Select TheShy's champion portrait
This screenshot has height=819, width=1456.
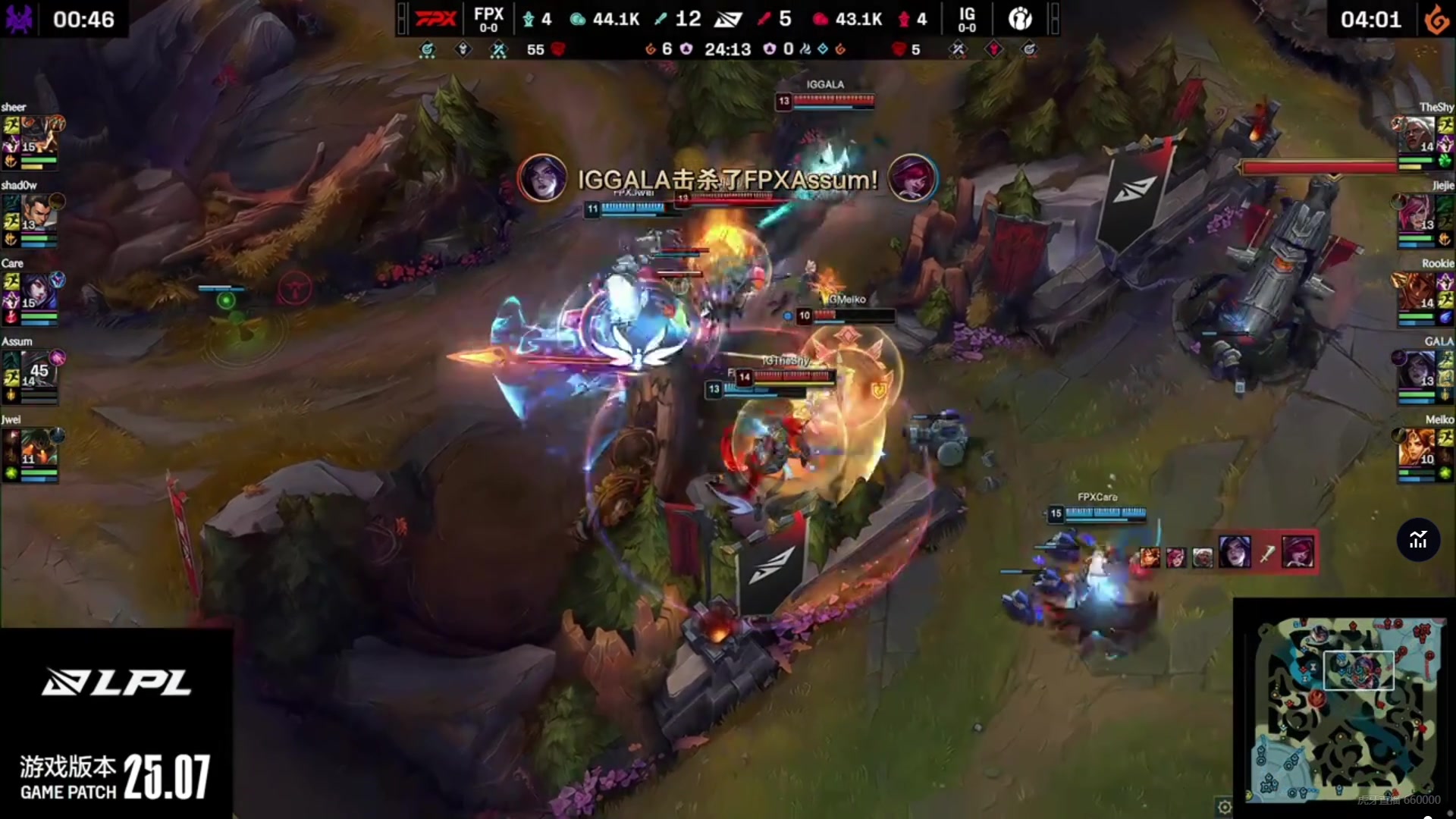(1417, 135)
